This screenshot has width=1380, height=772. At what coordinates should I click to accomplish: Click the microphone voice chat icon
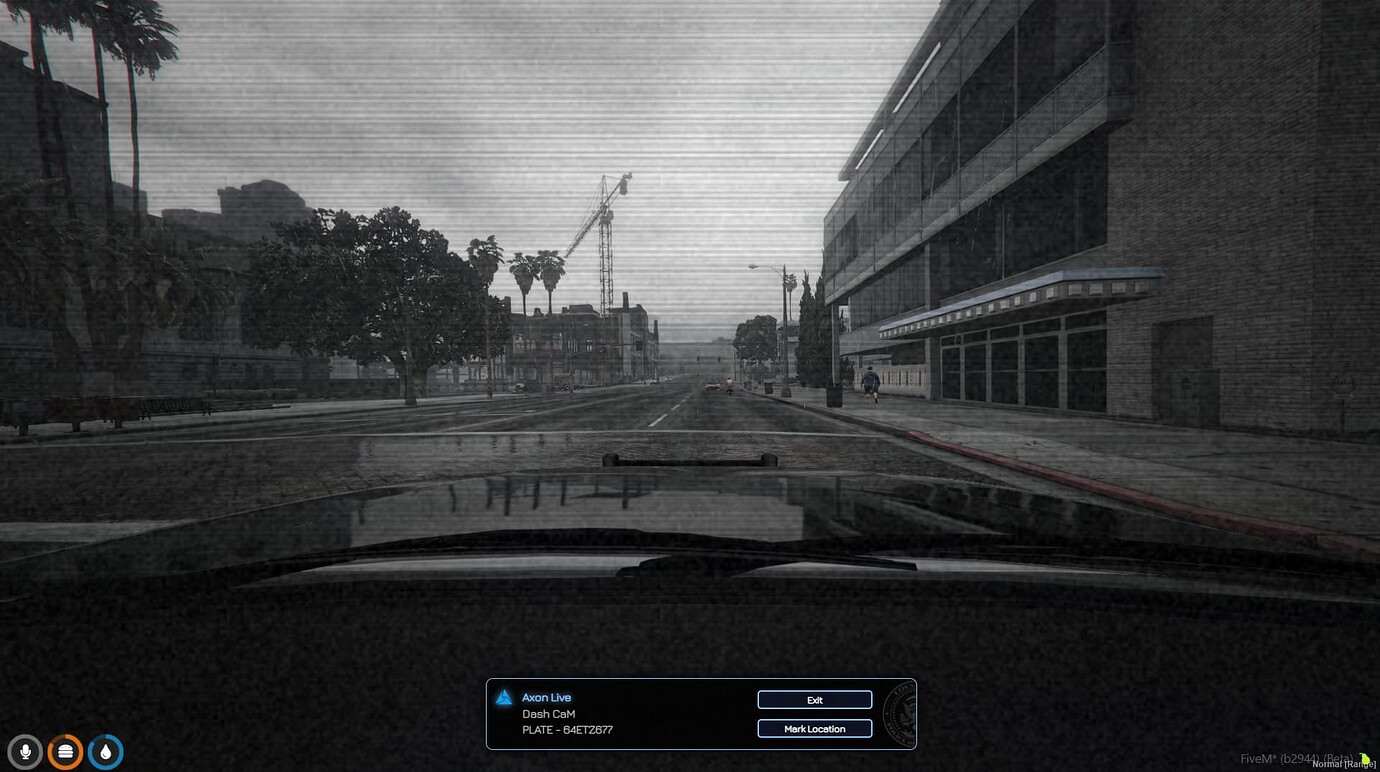tap(25, 751)
